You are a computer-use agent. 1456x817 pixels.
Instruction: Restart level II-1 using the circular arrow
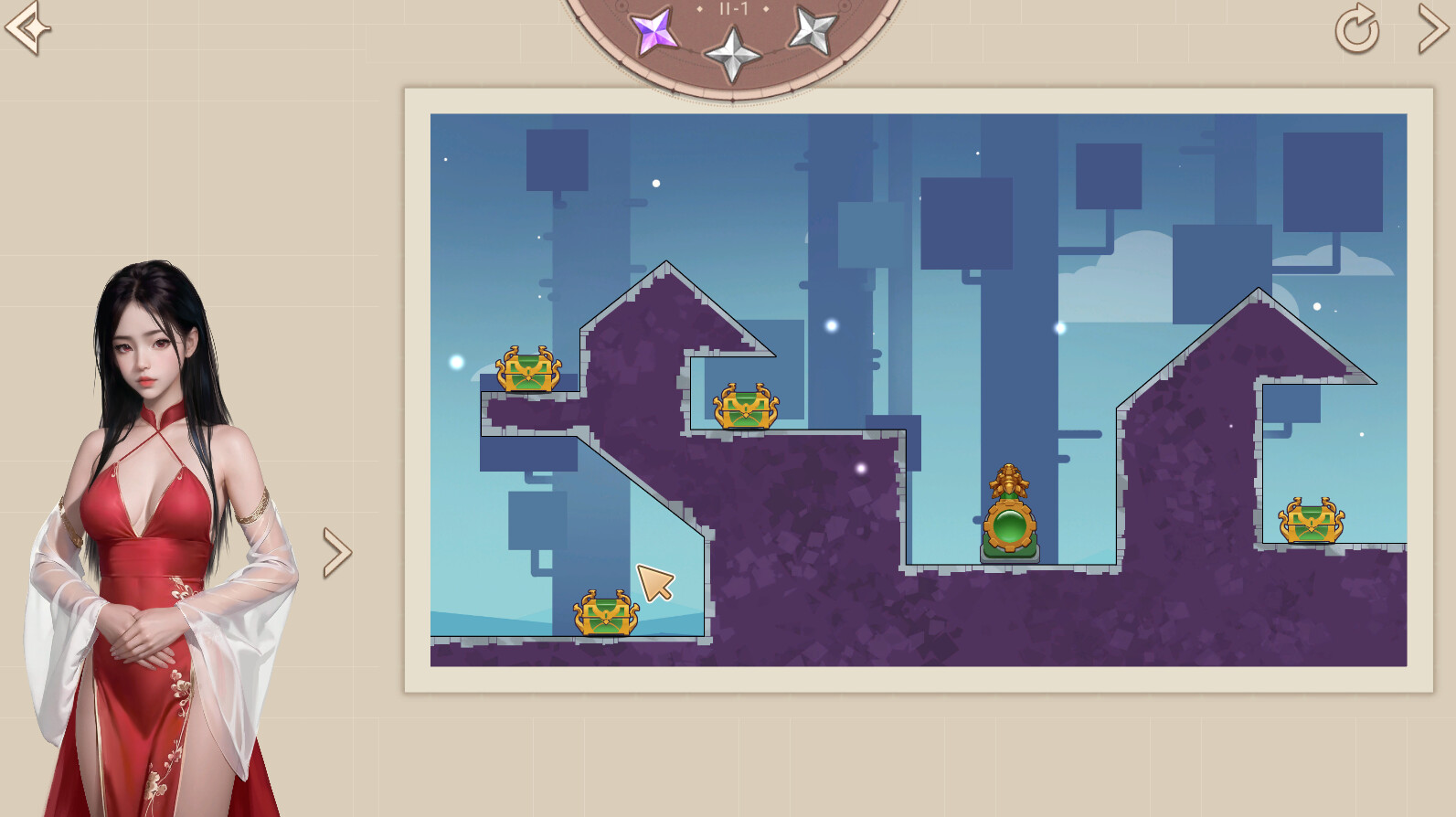click(1355, 31)
